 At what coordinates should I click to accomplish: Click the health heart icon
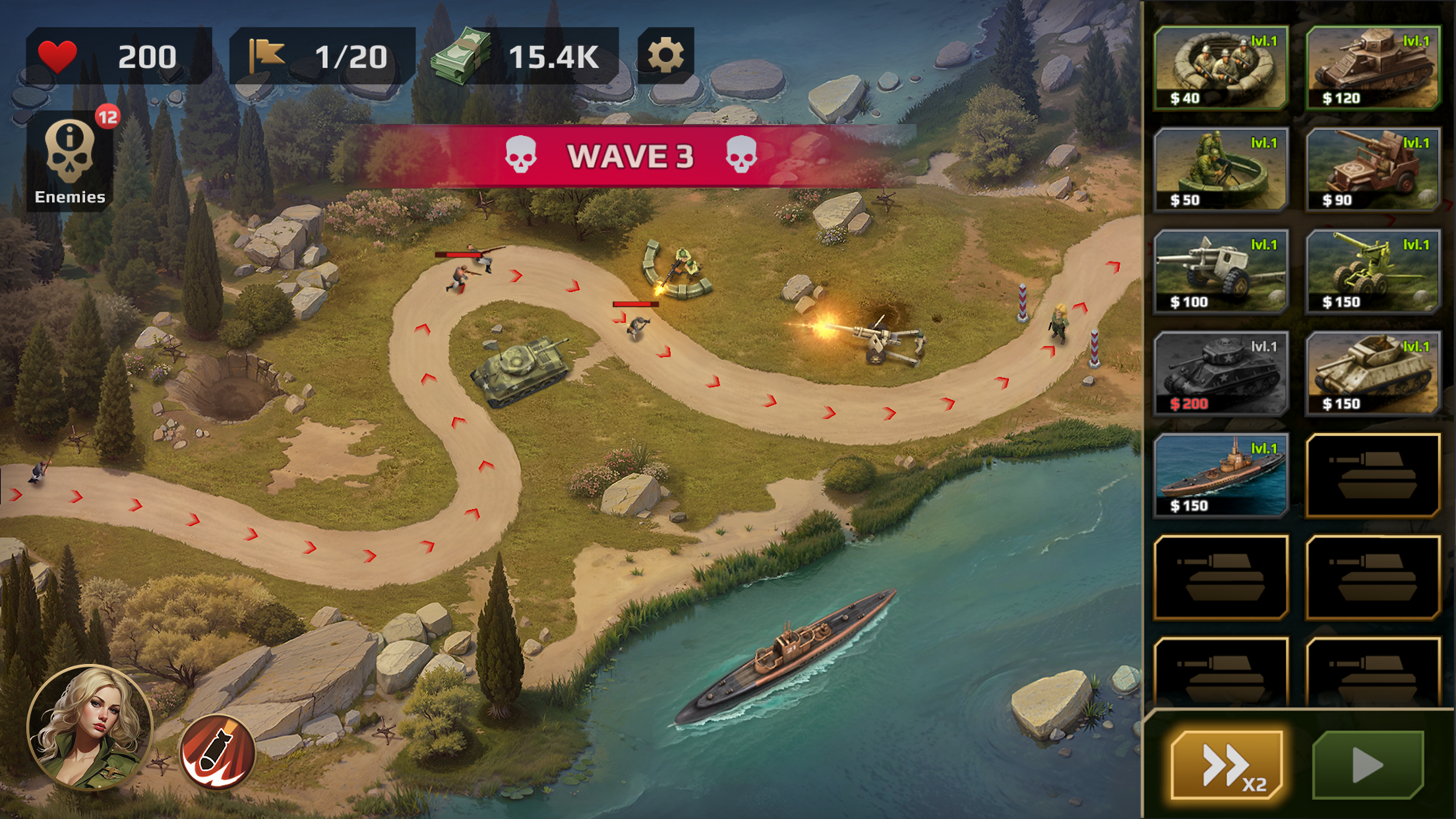click(61, 58)
